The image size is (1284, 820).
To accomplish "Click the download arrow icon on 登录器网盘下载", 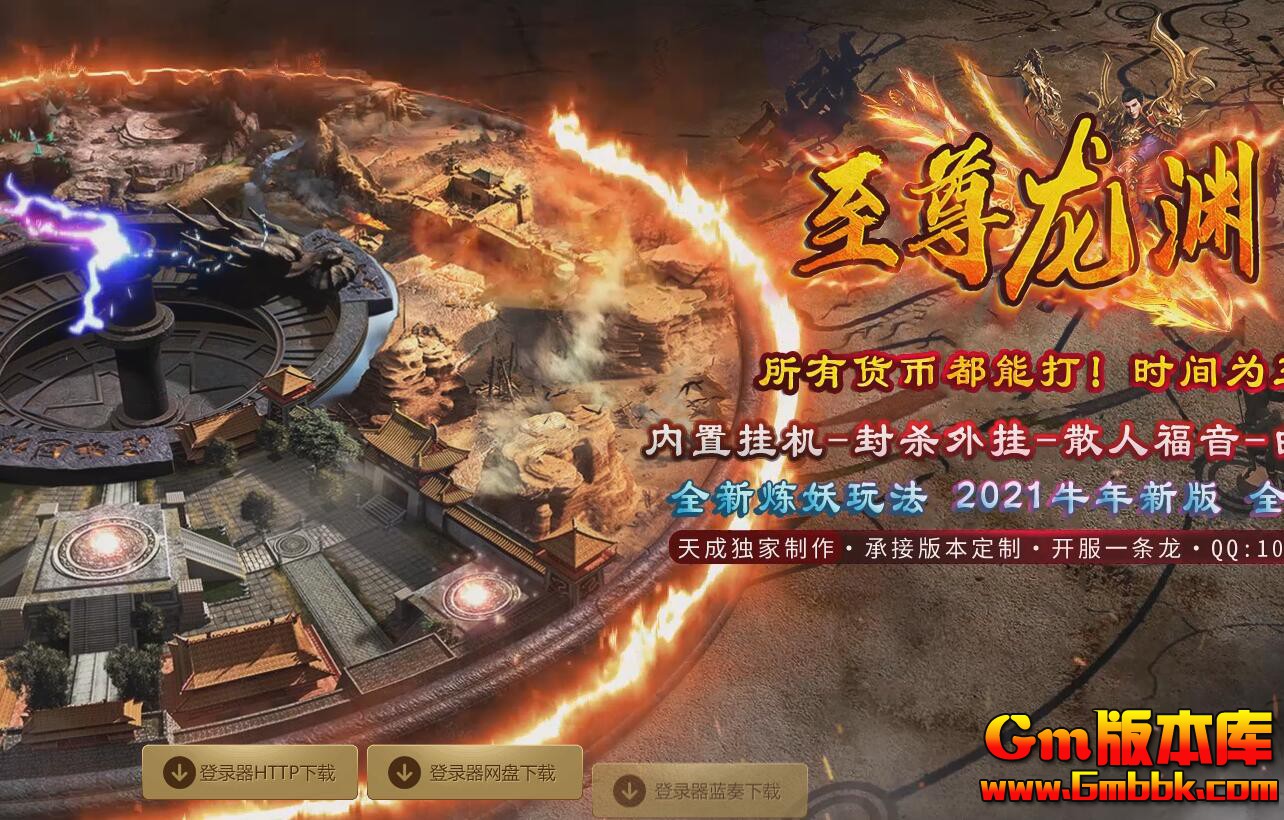I will [404, 771].
